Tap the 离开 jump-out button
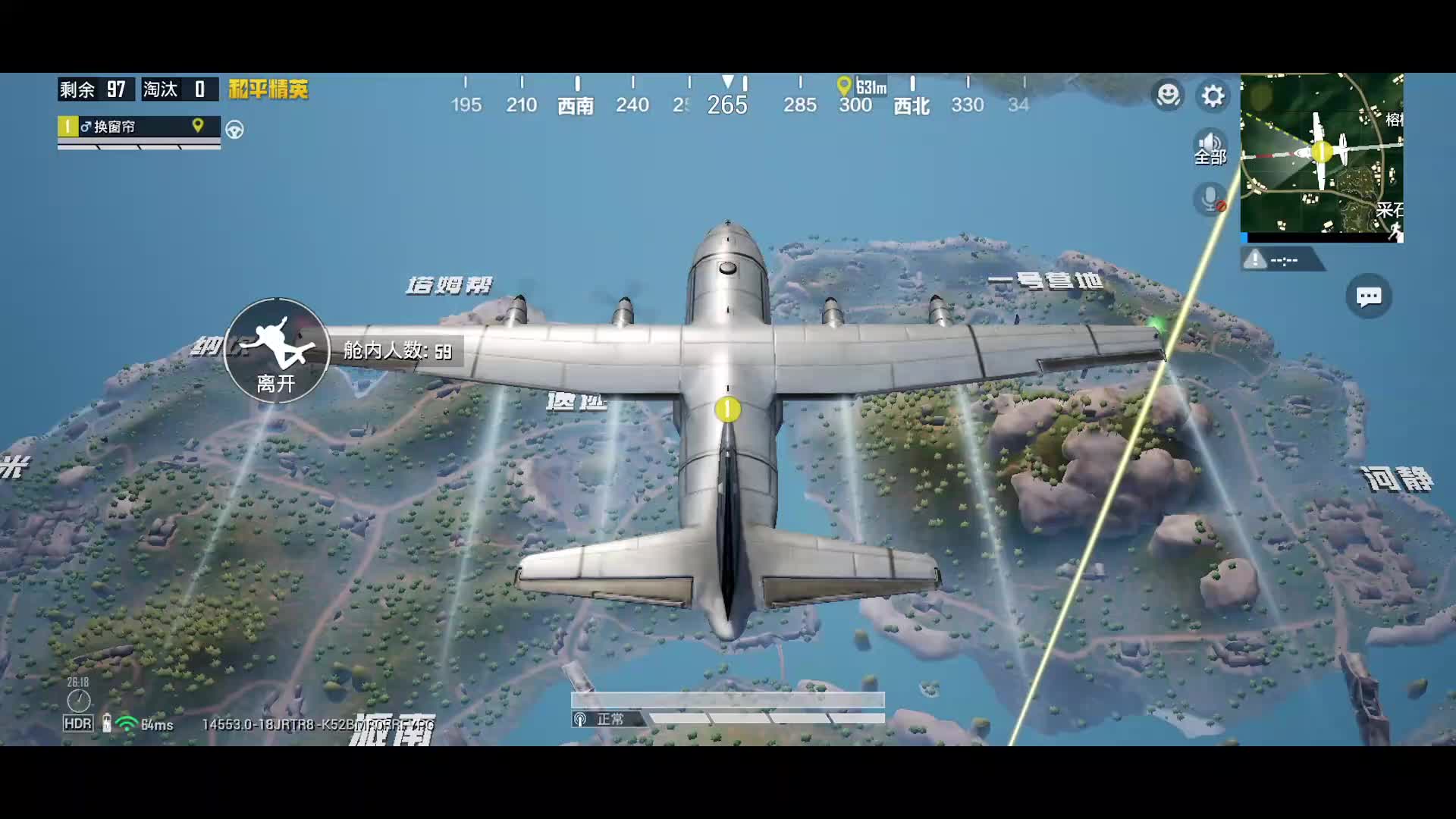The width and height of the screenshot is (1456, 819). (x=277, y=350)
